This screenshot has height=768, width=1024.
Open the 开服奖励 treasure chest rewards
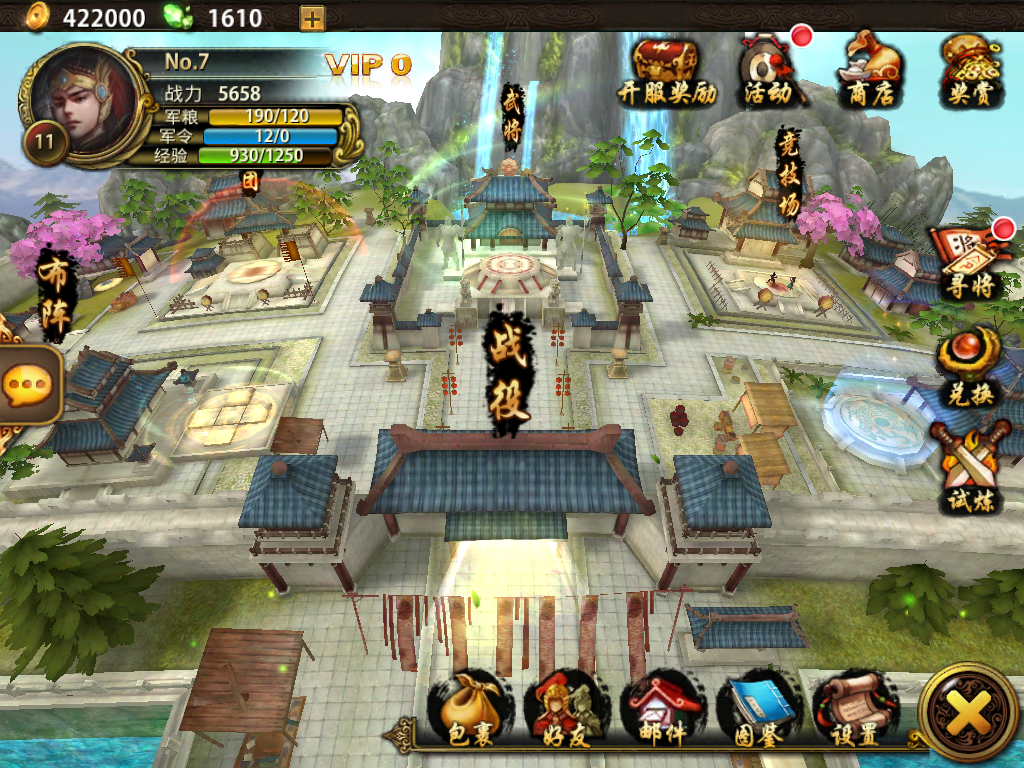tap(667, 70)
